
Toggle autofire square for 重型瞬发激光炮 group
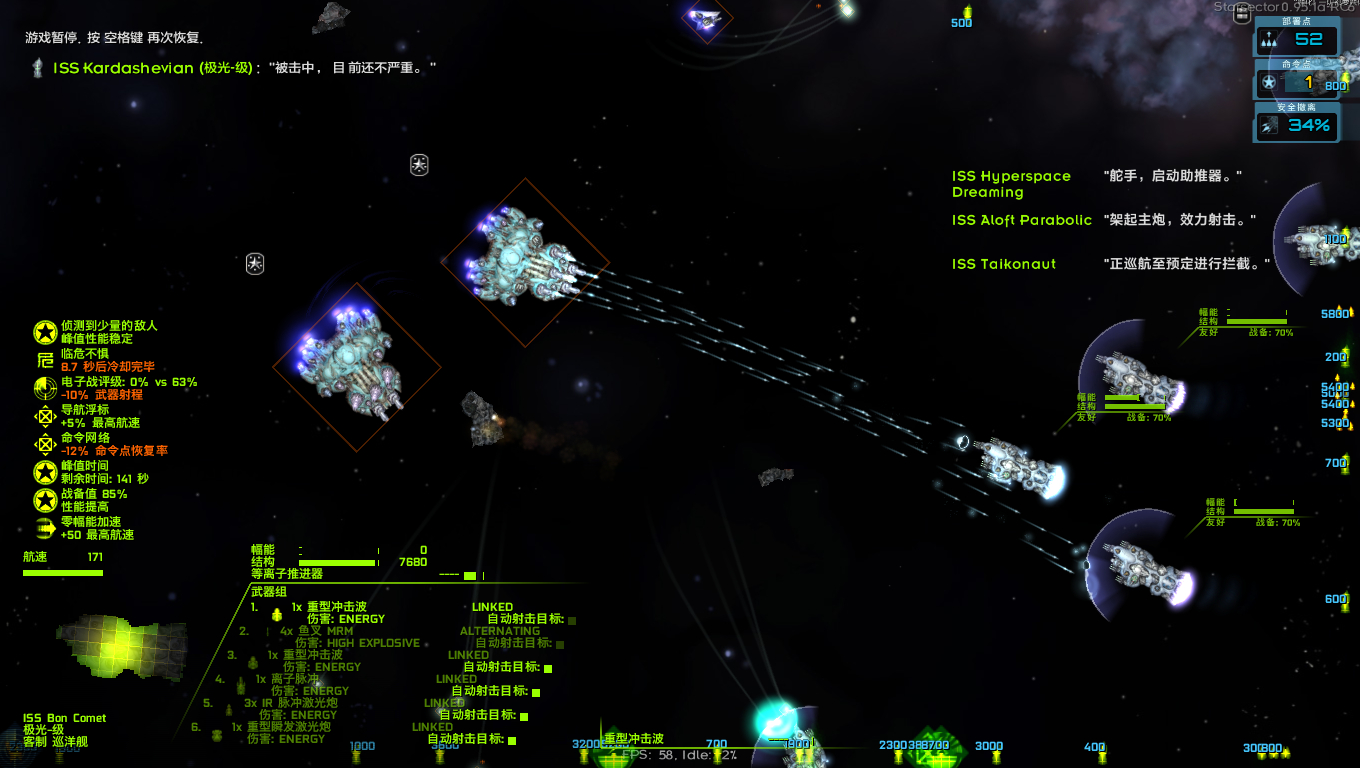pyautogui.click(x=512, y=739)
